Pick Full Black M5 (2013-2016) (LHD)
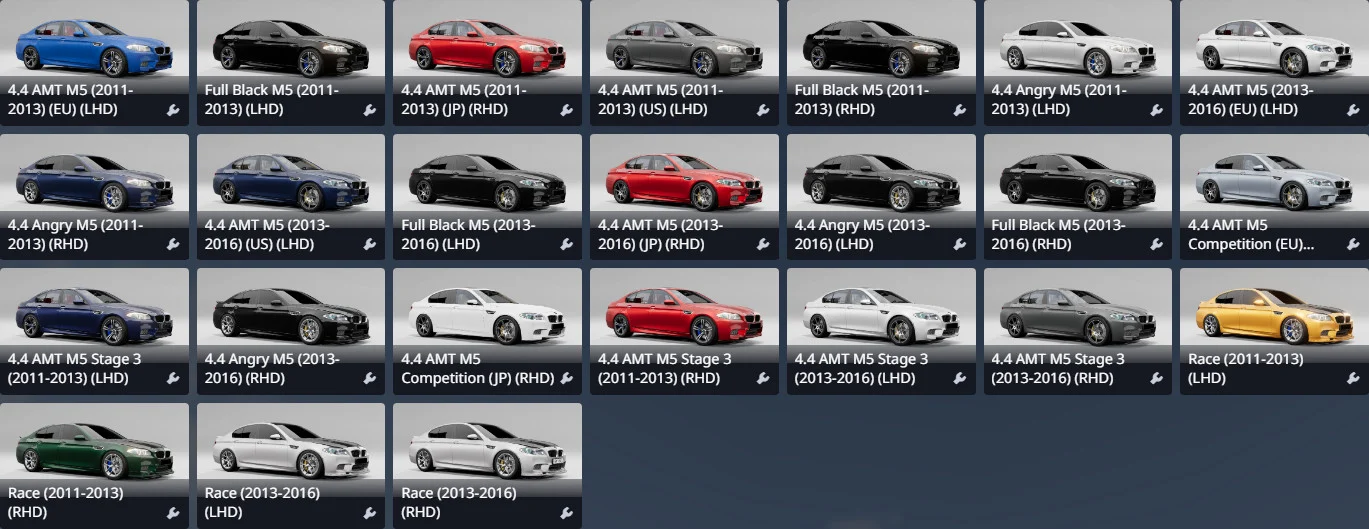The width and height of the screenshot is (1369, 529). [487, 180]
